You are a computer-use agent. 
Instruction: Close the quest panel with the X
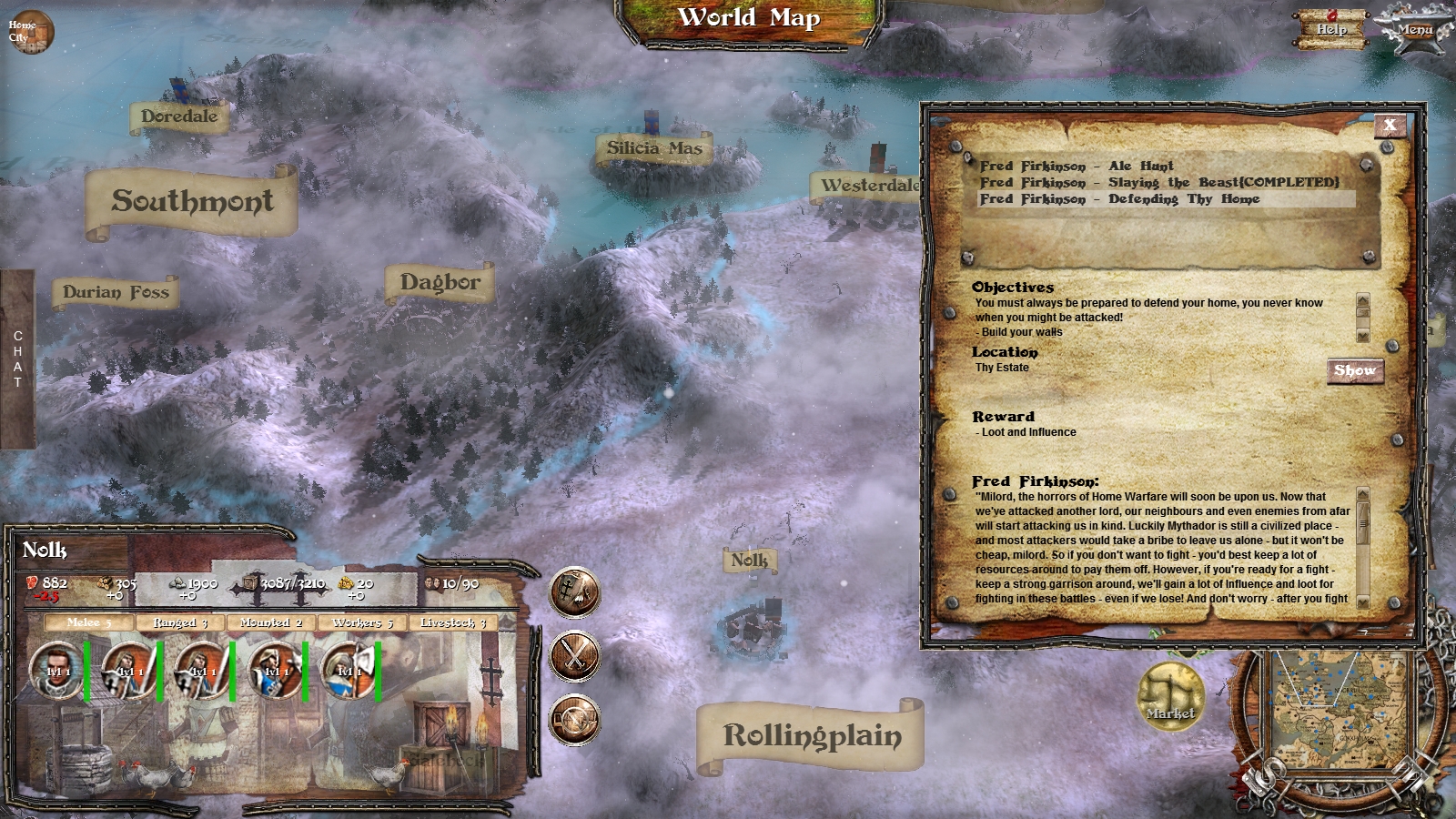1390,126
